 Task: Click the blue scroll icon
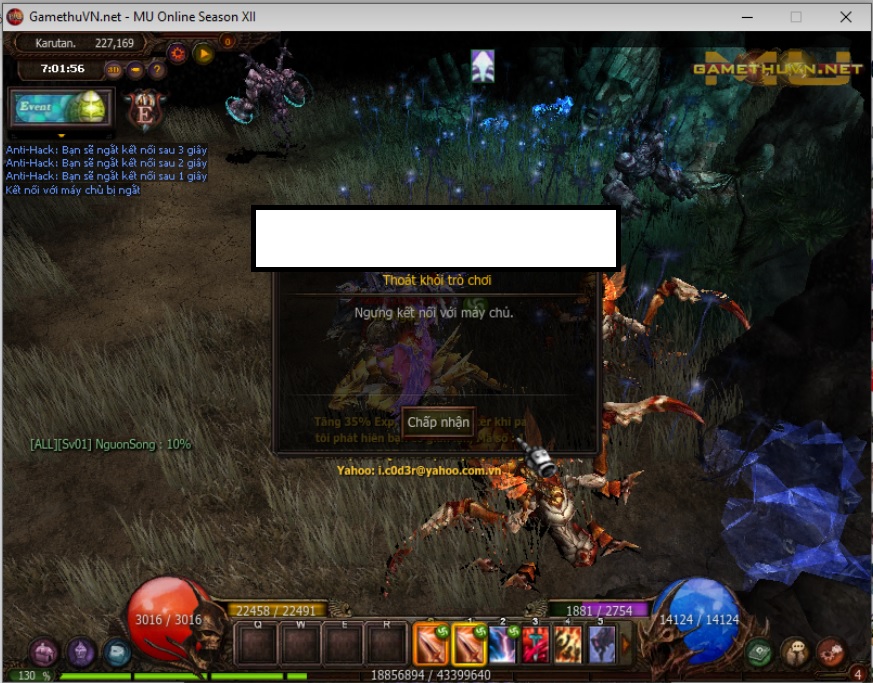118,653
